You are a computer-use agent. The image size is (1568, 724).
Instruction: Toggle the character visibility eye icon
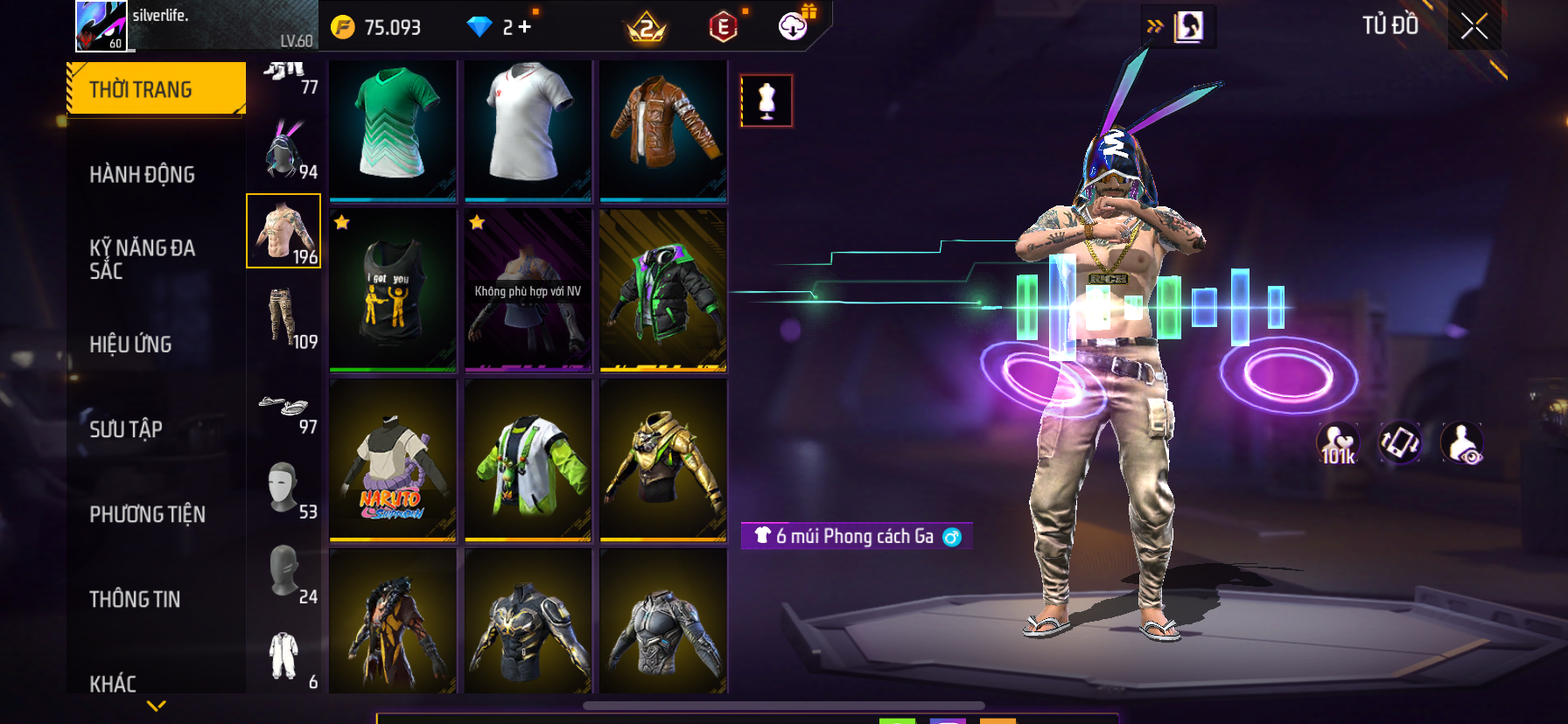coord(1461,443)
